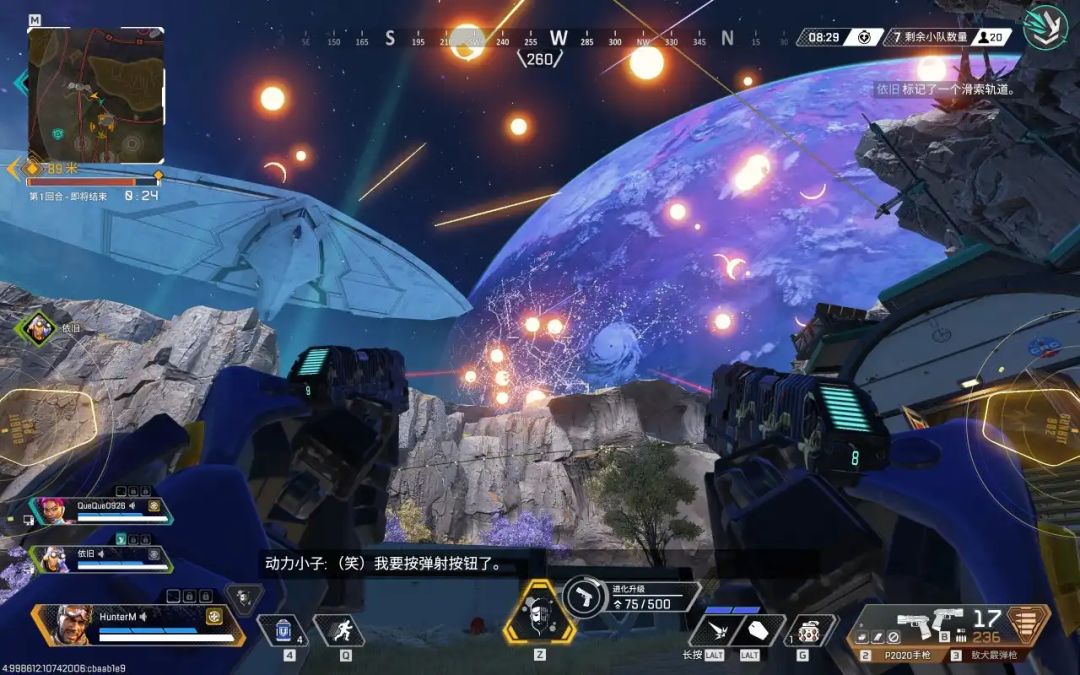
Task: Activate the running-figure tactical ability
Action: [x=338, y=630]
